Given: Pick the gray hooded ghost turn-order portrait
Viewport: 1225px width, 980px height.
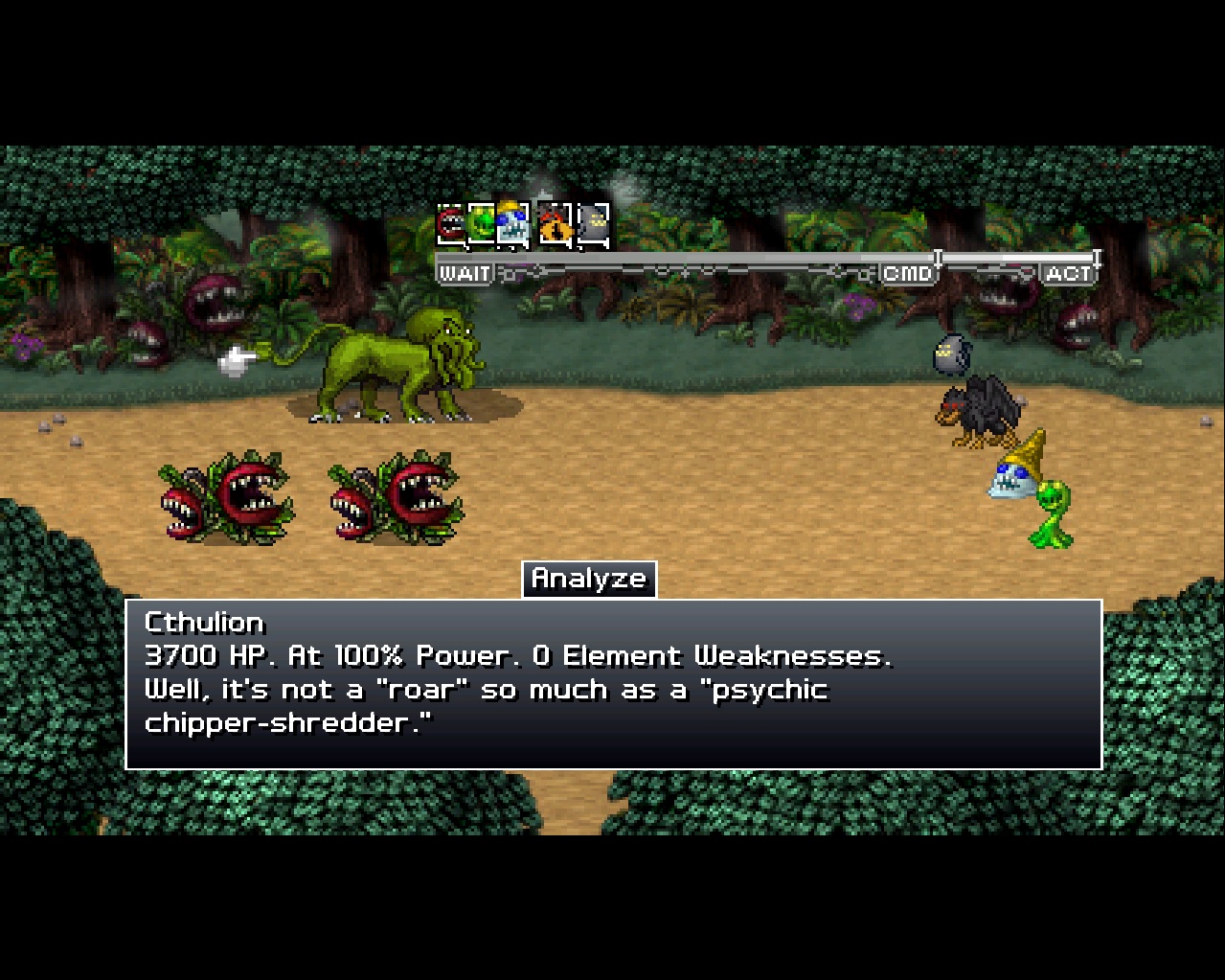Looking at the screenshot, I should (594, 224).
